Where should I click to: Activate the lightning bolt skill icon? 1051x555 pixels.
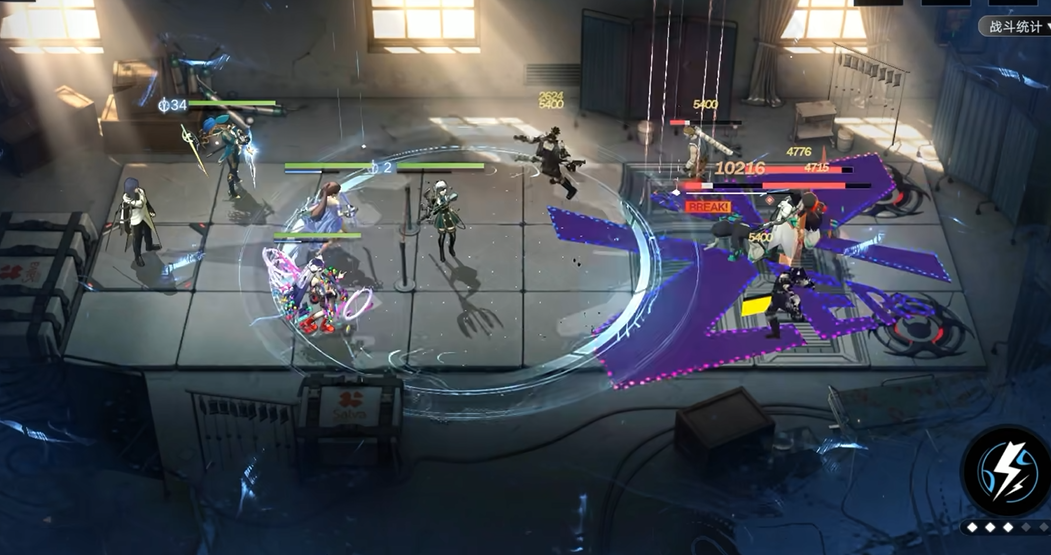click(1007, 473)
